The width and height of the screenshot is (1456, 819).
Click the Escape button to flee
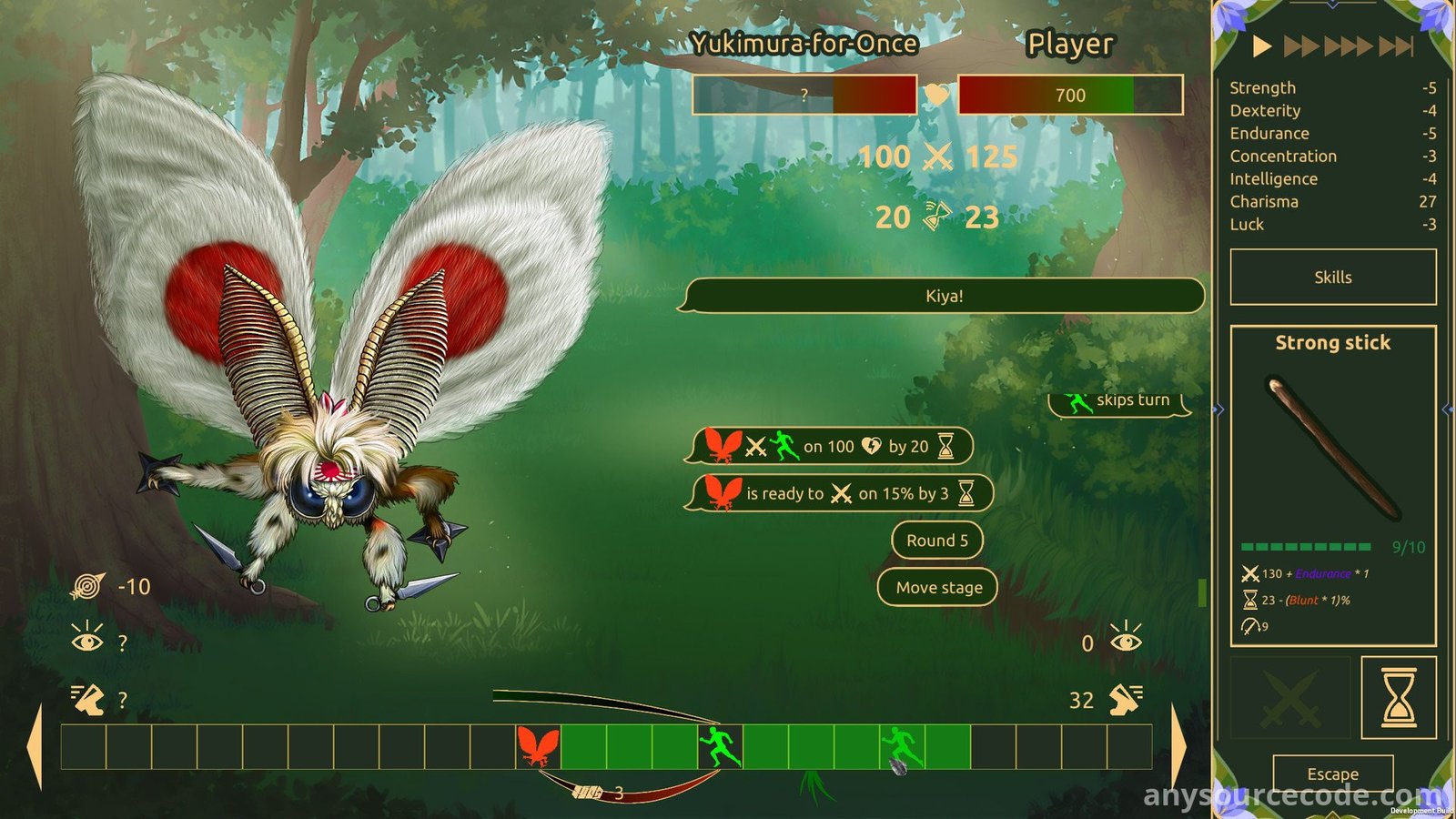1332,773
